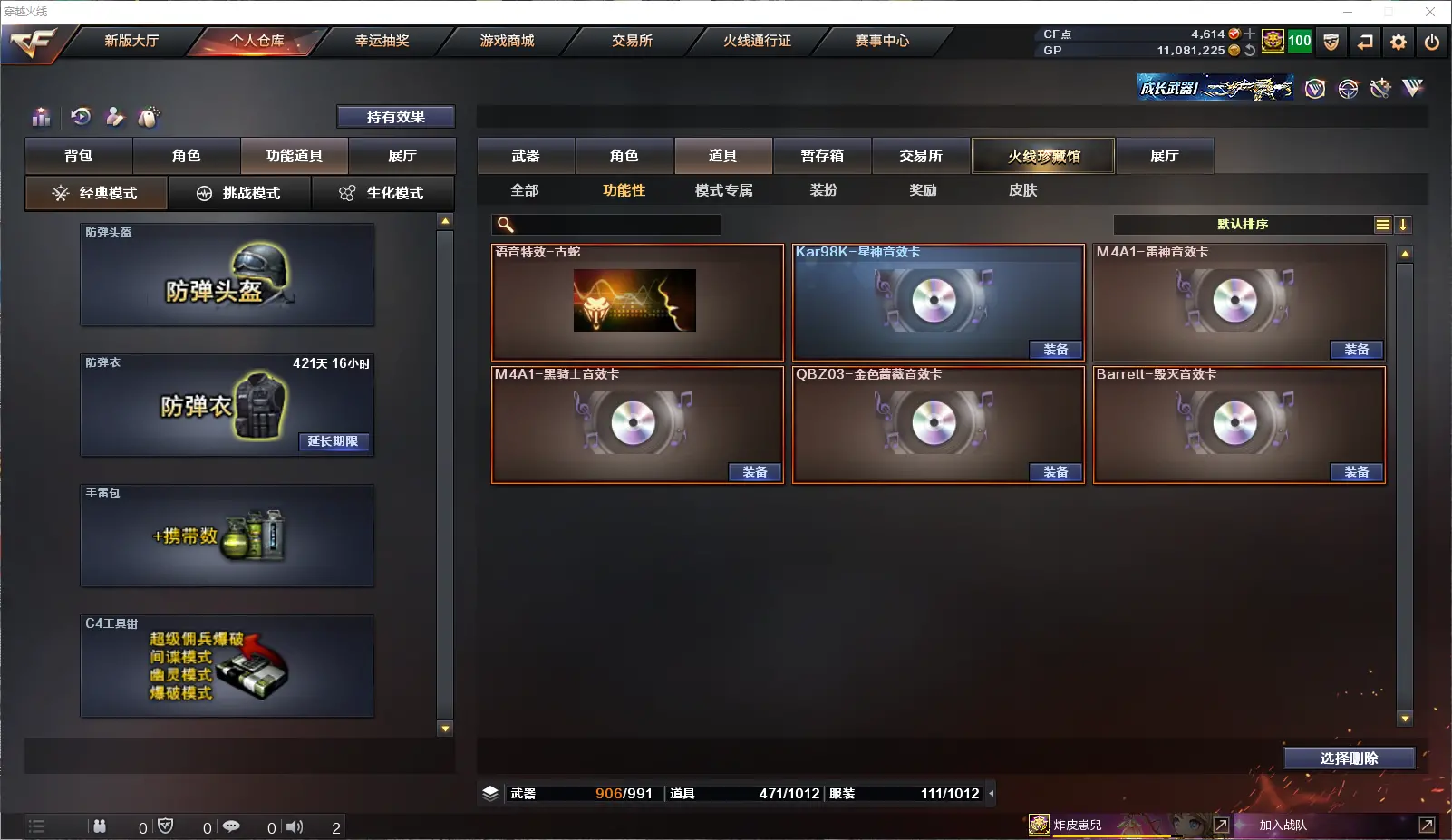Open the stats/achievements icon in sidebar
Image resolution: width=1452 pixels, height=840 pixels.
41,117
